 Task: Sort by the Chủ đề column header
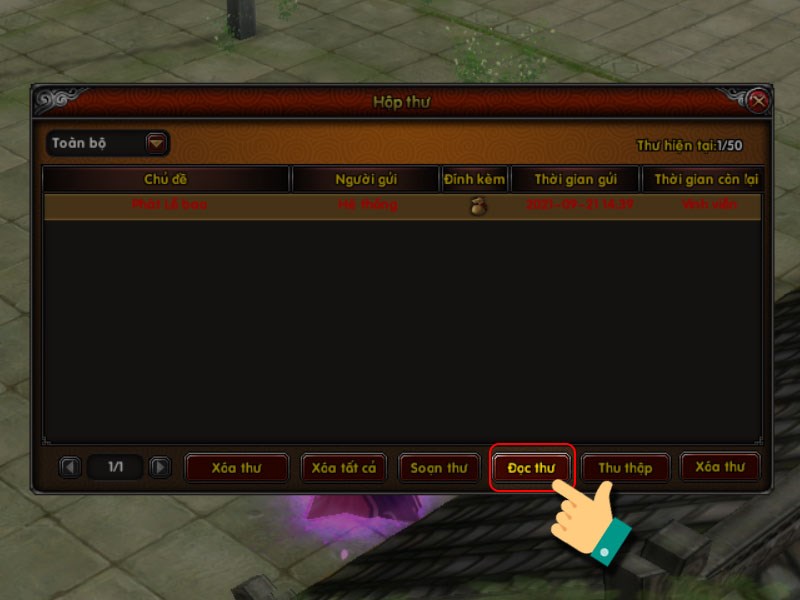click(x=166, y=179)
